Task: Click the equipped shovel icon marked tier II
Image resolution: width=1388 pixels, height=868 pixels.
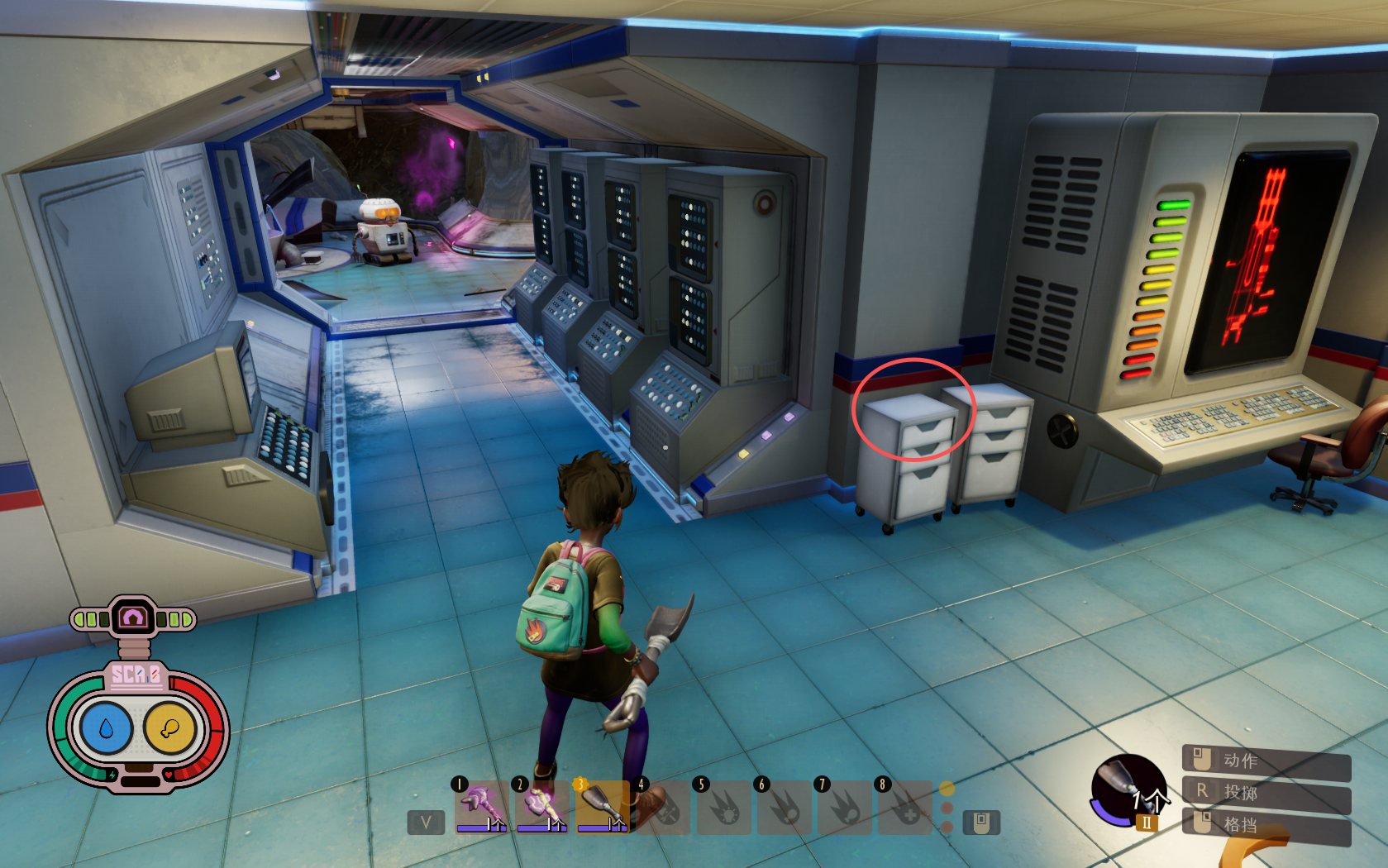Action: pyautogui.click(x=1128, y=791)
